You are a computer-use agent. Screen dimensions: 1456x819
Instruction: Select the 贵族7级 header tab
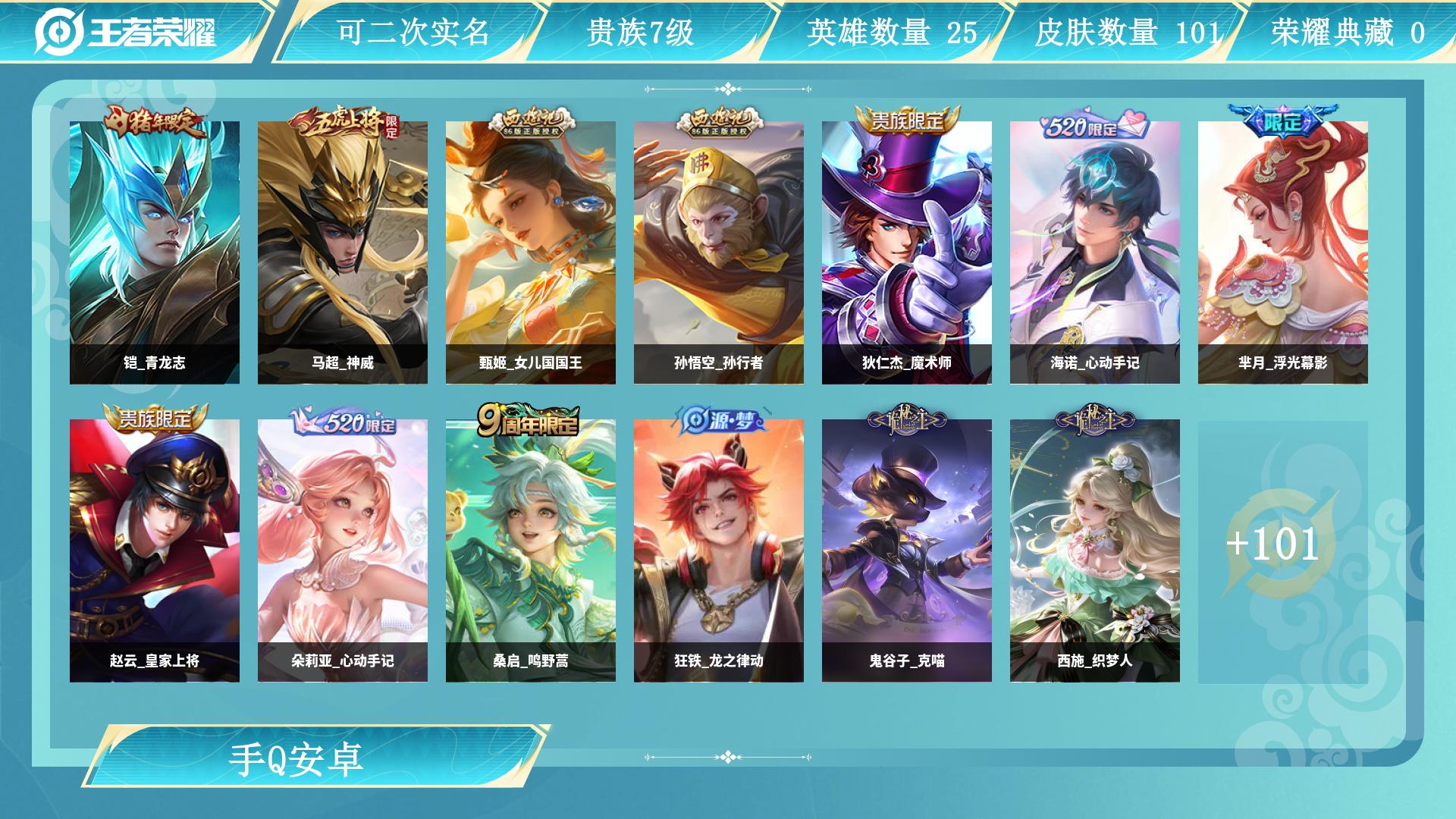[x=641, y=33]
